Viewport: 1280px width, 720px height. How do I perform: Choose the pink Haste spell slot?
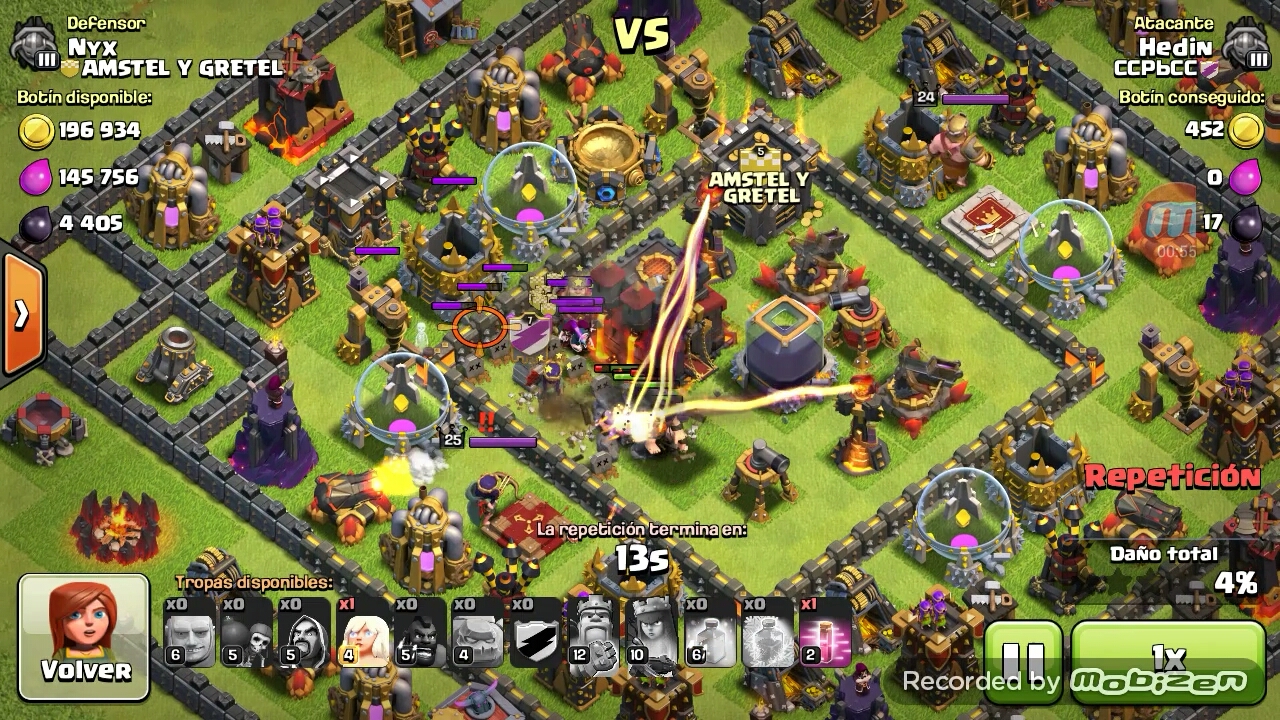point(825,633)
